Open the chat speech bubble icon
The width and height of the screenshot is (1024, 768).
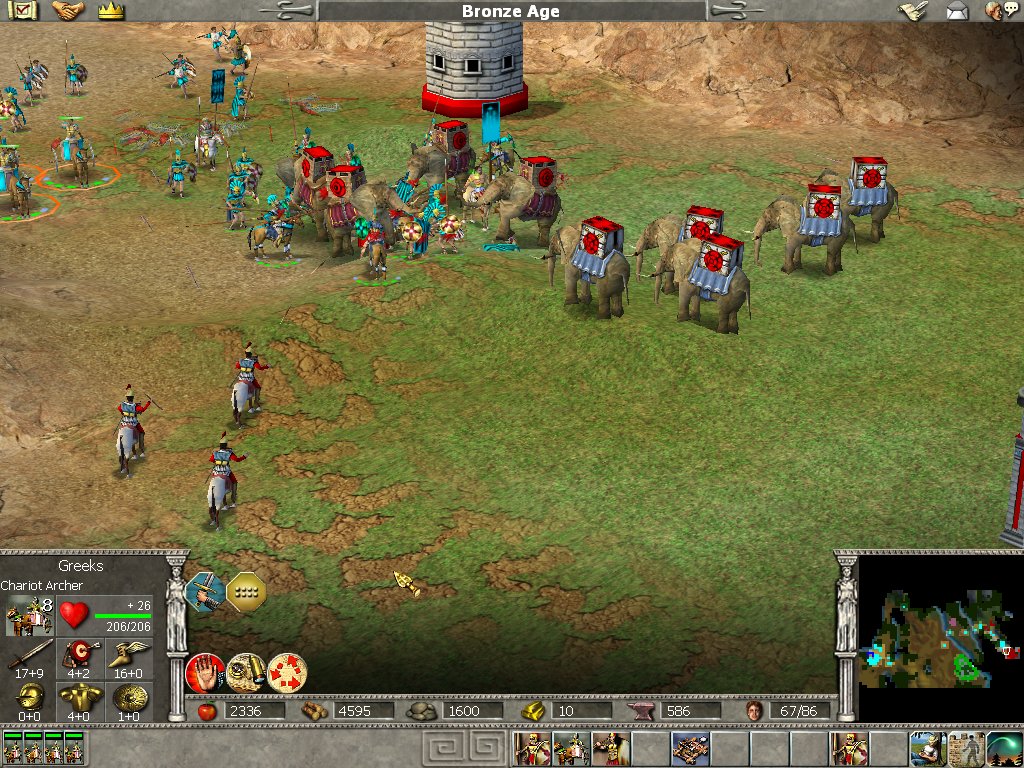coord(996,11)
